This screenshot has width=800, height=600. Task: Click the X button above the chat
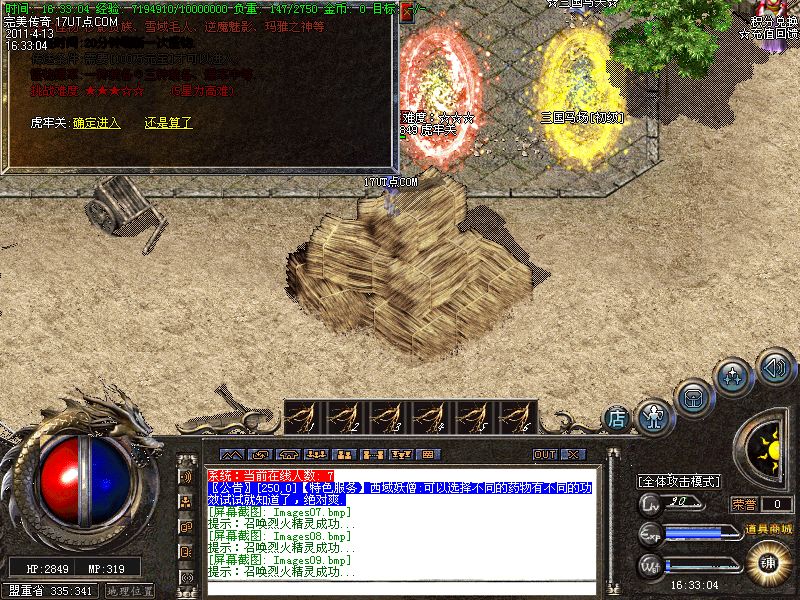pyautogui.click(x=572, y=454)
